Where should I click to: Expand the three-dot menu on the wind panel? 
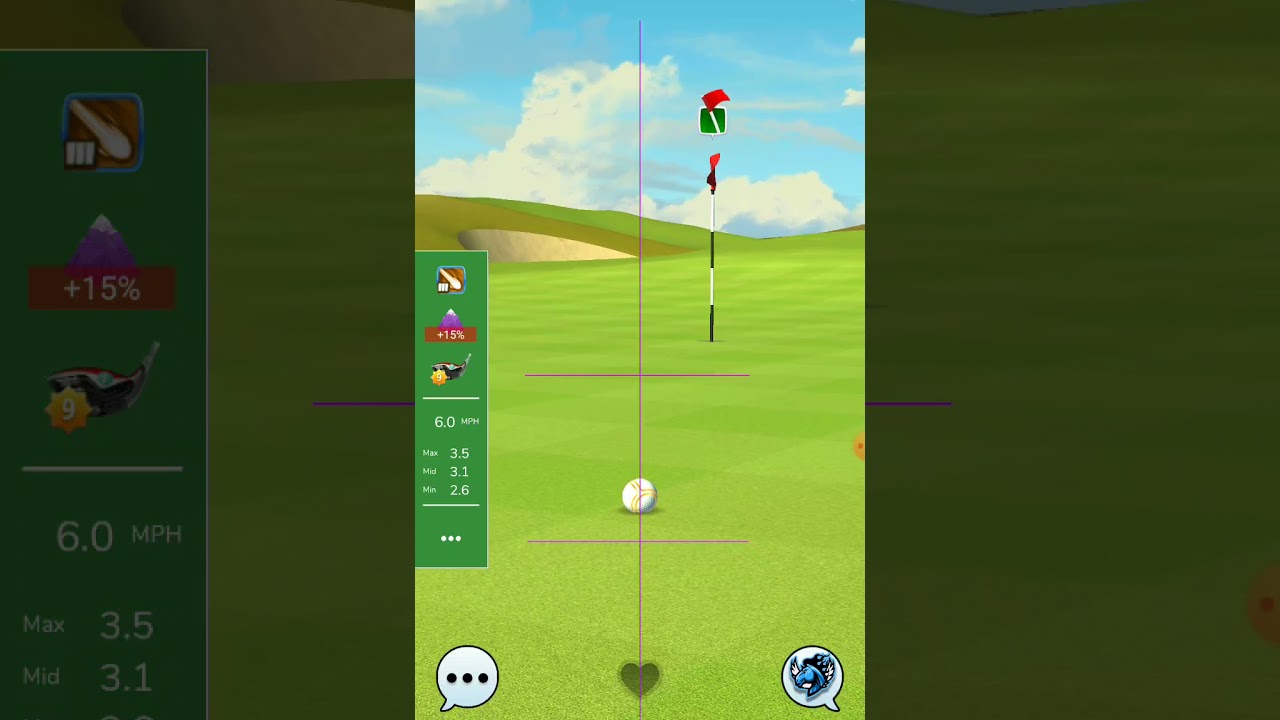pos(451,539)
